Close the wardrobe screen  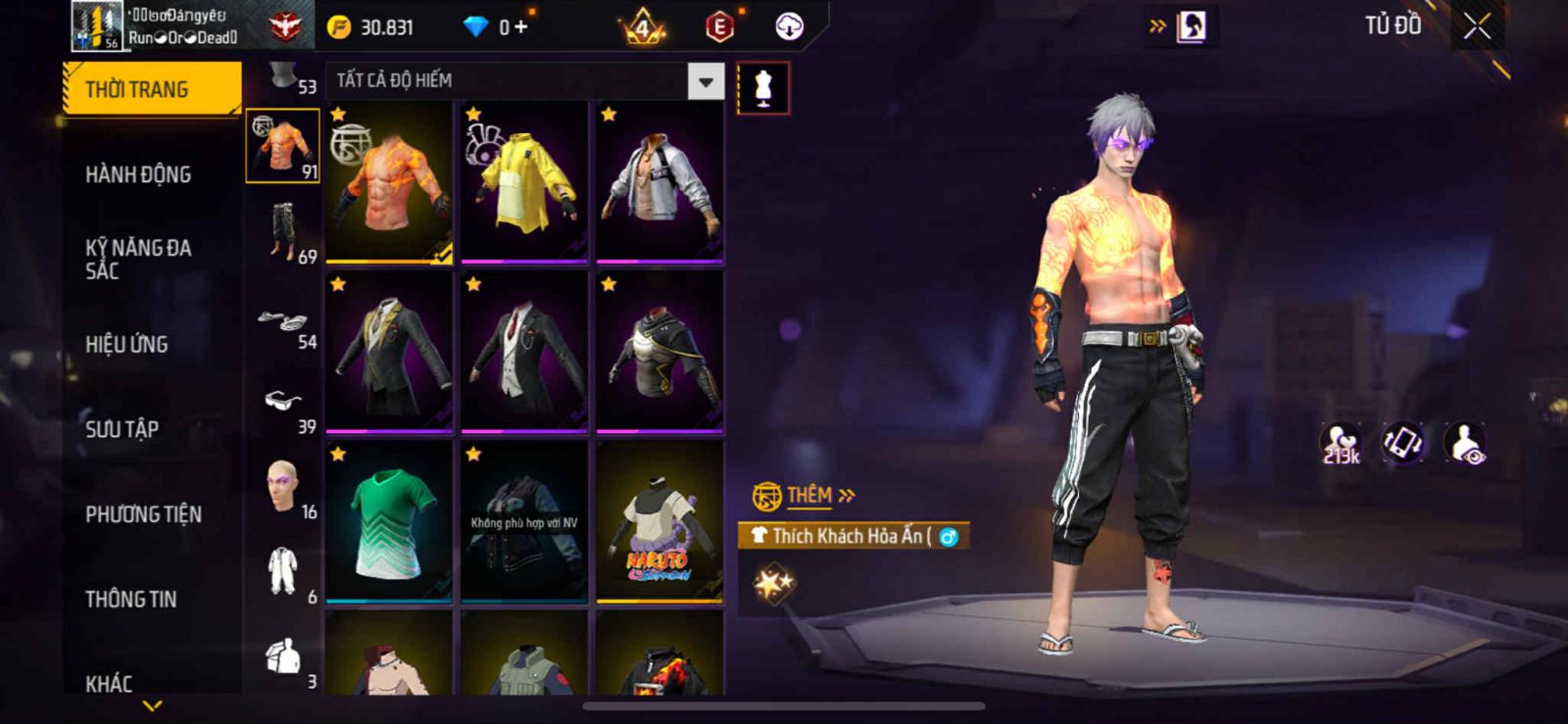click(1477, 26)
